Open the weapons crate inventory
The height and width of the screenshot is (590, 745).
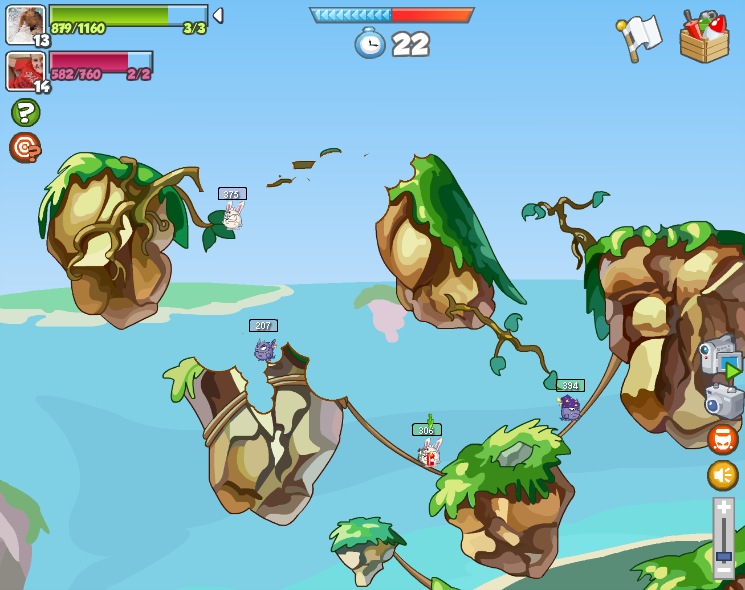click(704, 37)
